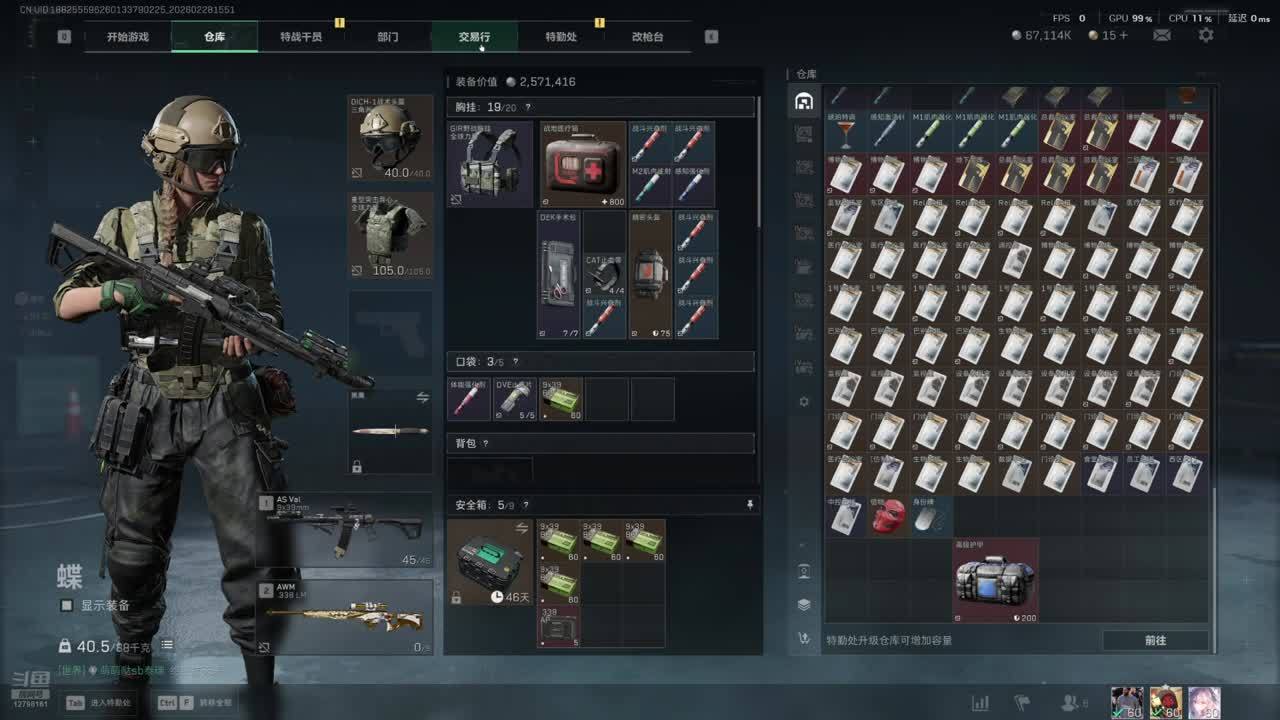This screenshot has width=1280, height=720.
Task: Select the AS Val weapon slot
Action: pos(344,530)
